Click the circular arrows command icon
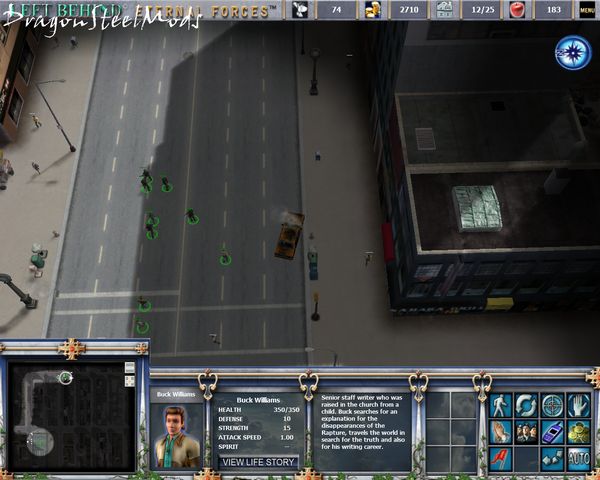Viewport: 600px width, 480px height. click(x=526, y=405)
